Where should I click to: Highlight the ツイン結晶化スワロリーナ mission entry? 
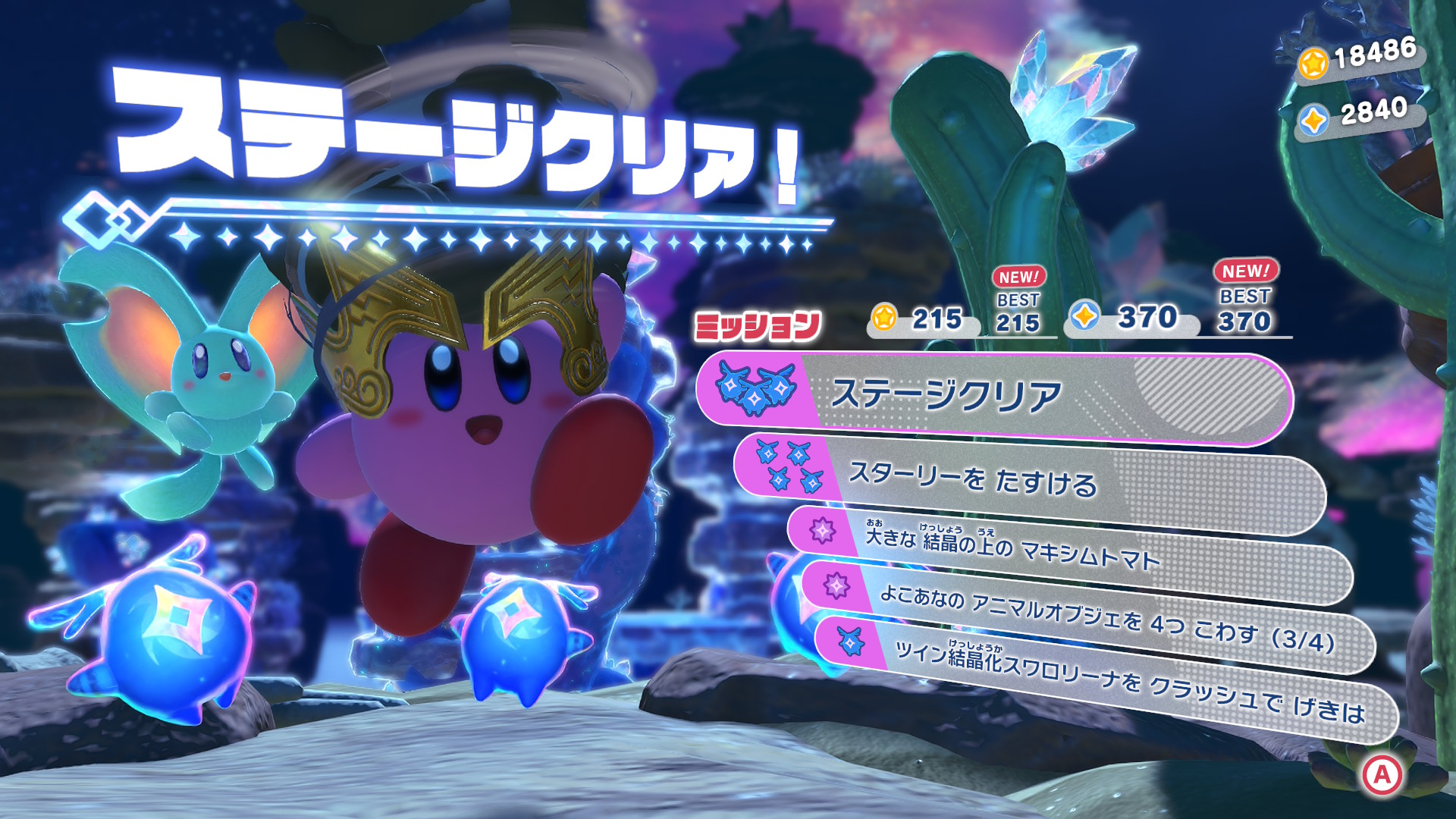(x=1107, y=677)
